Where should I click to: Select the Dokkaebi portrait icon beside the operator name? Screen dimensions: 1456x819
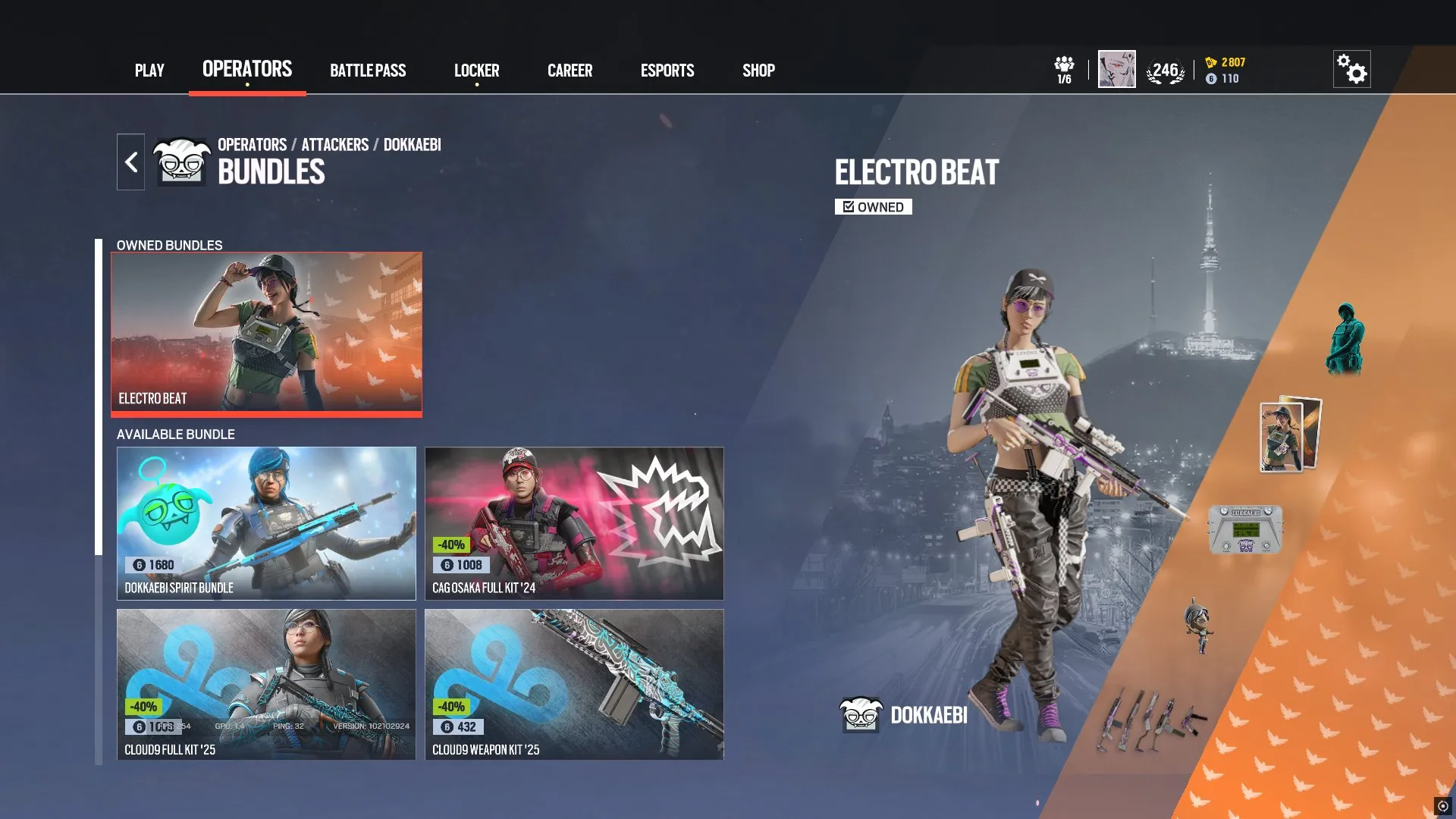pos(861,713)
